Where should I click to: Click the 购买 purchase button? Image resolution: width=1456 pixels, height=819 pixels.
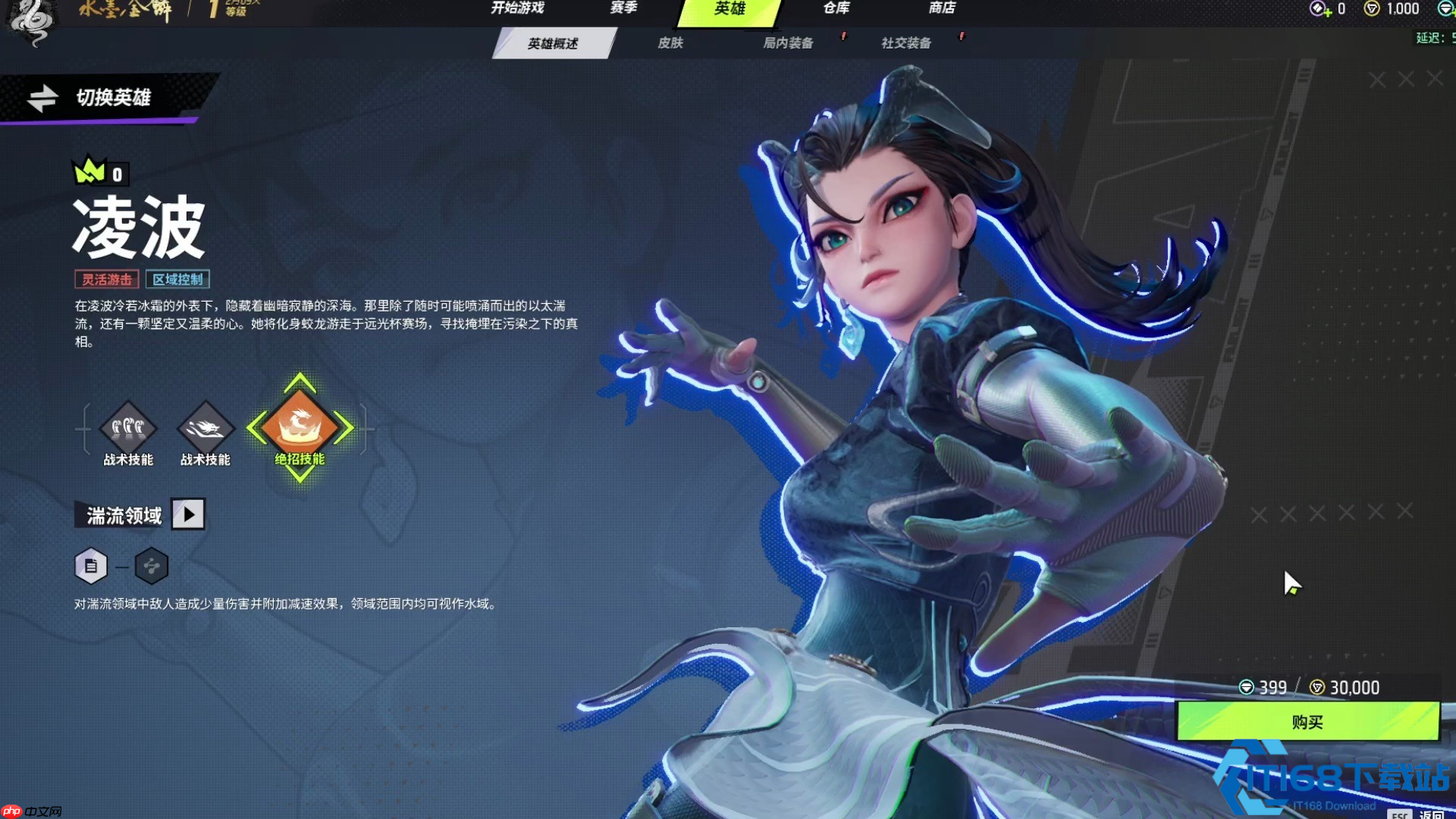(1307, 722)
